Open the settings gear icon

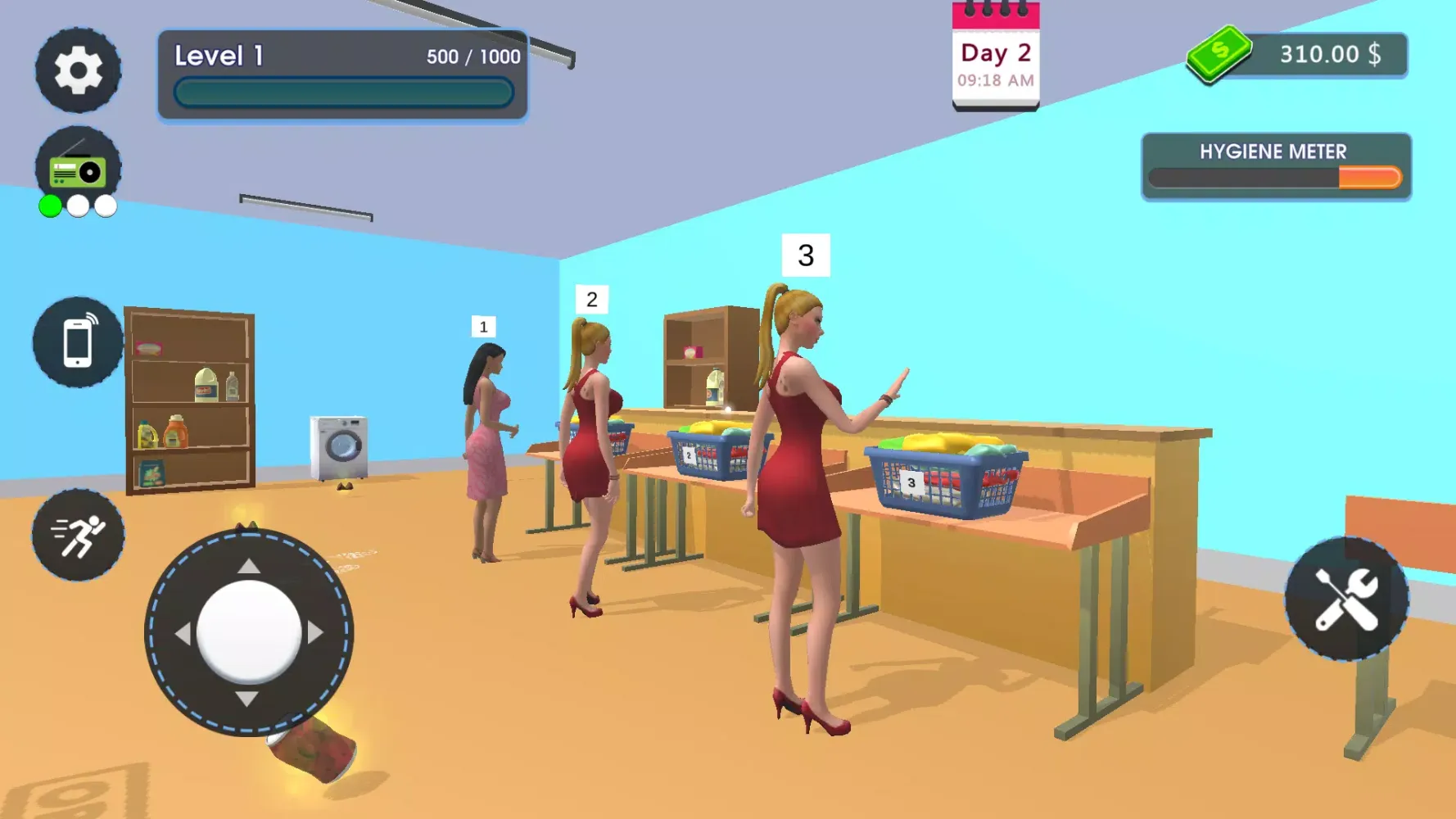click(x=78, y=70)
